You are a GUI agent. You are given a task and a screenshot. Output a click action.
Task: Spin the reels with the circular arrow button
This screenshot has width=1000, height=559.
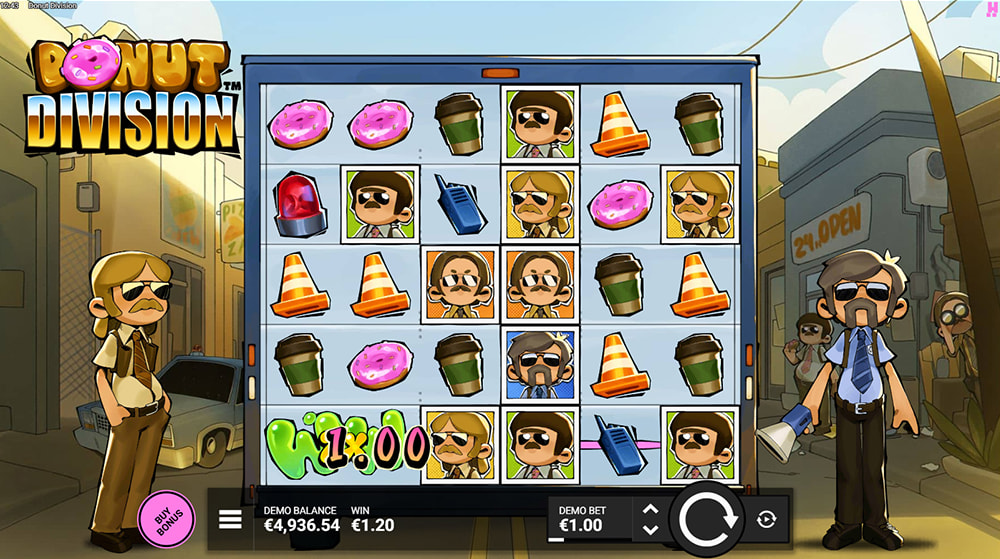pos(707,520)
